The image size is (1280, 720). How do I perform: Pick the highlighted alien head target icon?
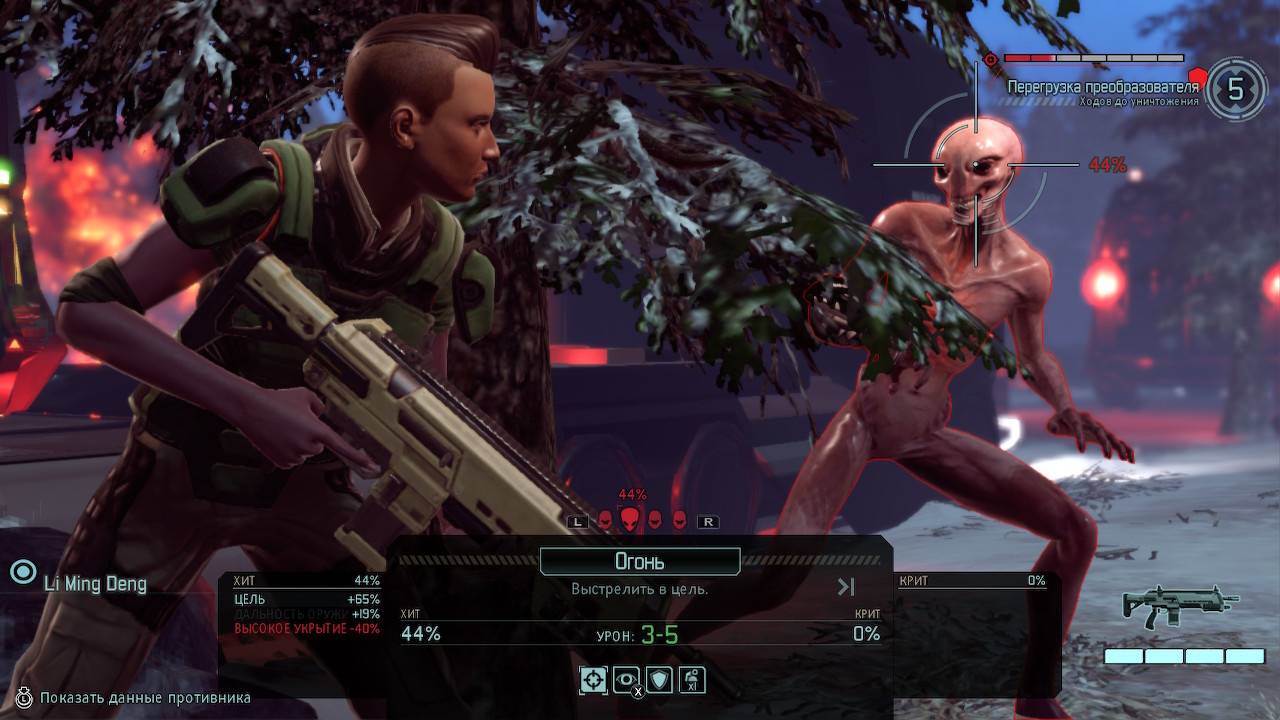click(629, 519)
